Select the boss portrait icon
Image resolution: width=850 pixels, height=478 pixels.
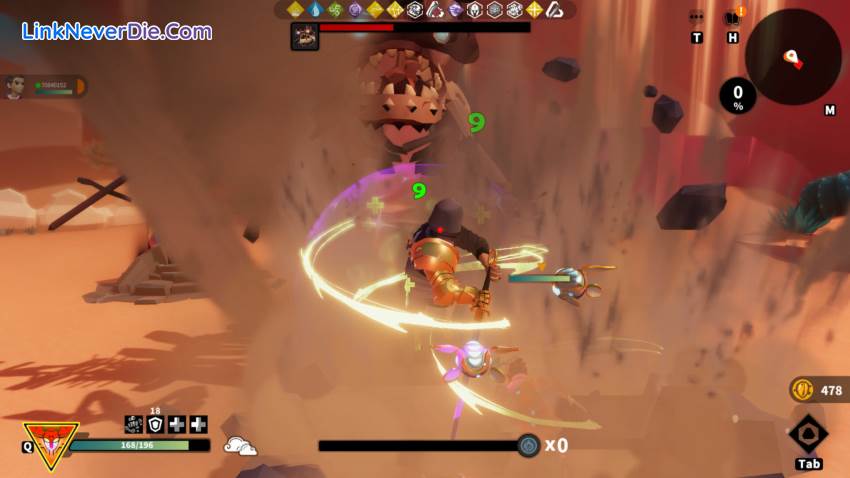(304, 36)
